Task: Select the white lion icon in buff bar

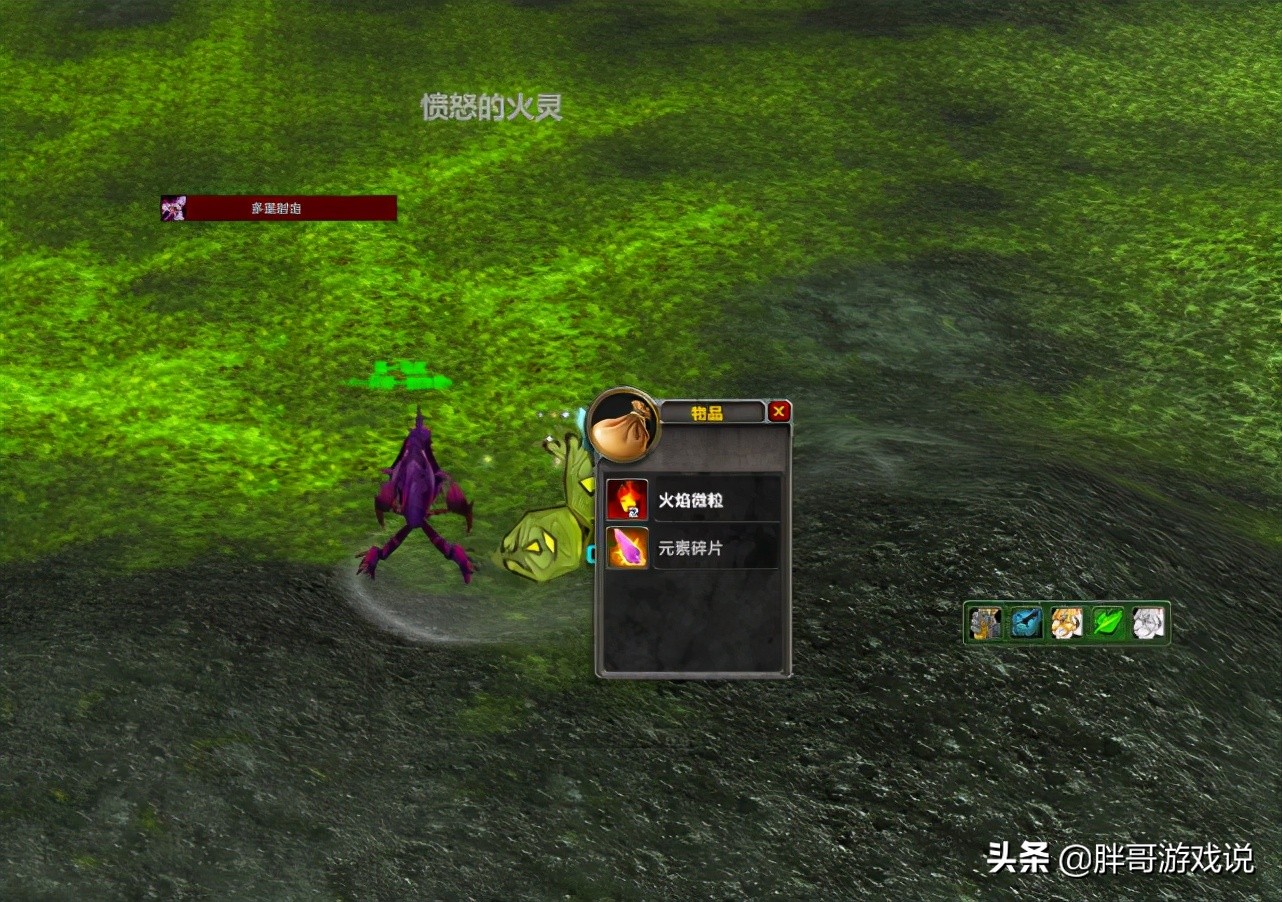Action: click(x=1148, y=623)
